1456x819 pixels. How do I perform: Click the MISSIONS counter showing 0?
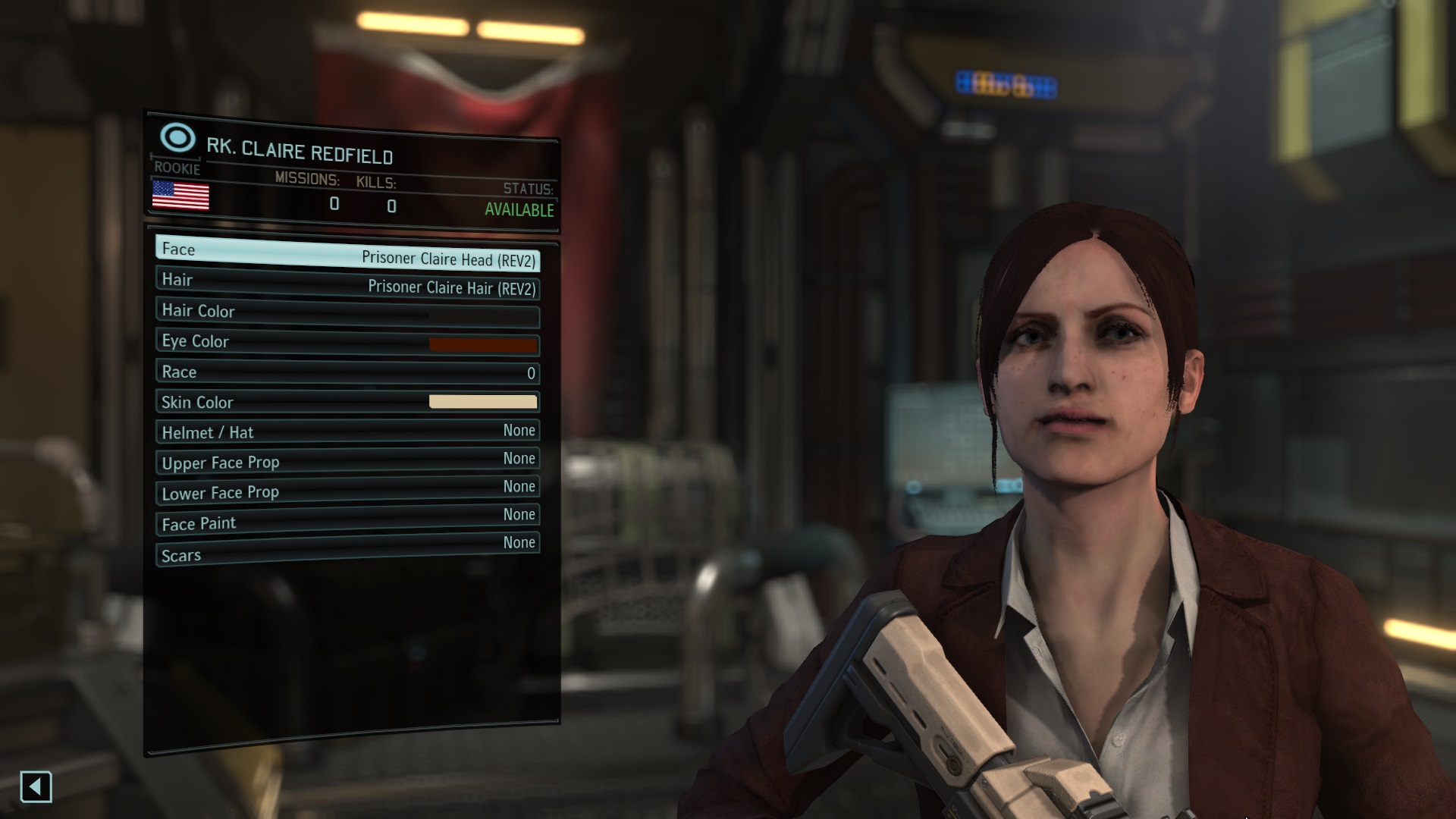(334, 205)
